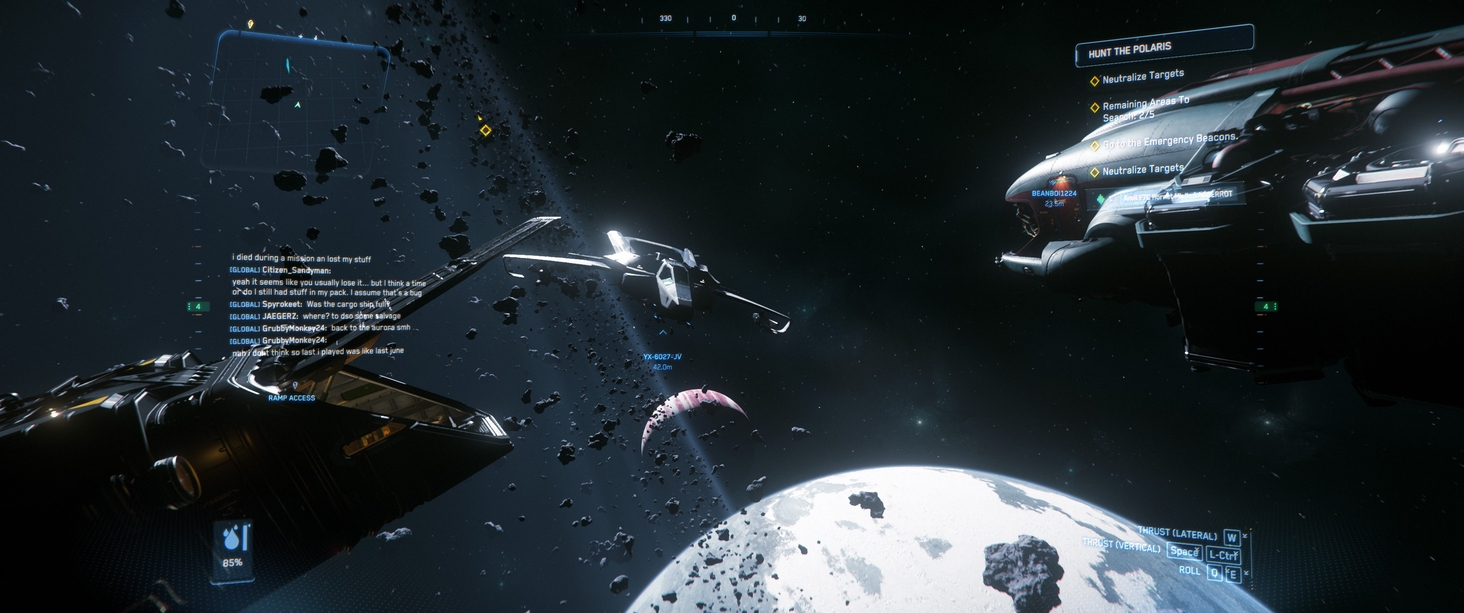This screenshot has width=1464, height=613.
Task: Target the YX-6027-JV ship marker
Action: (662, 357)
